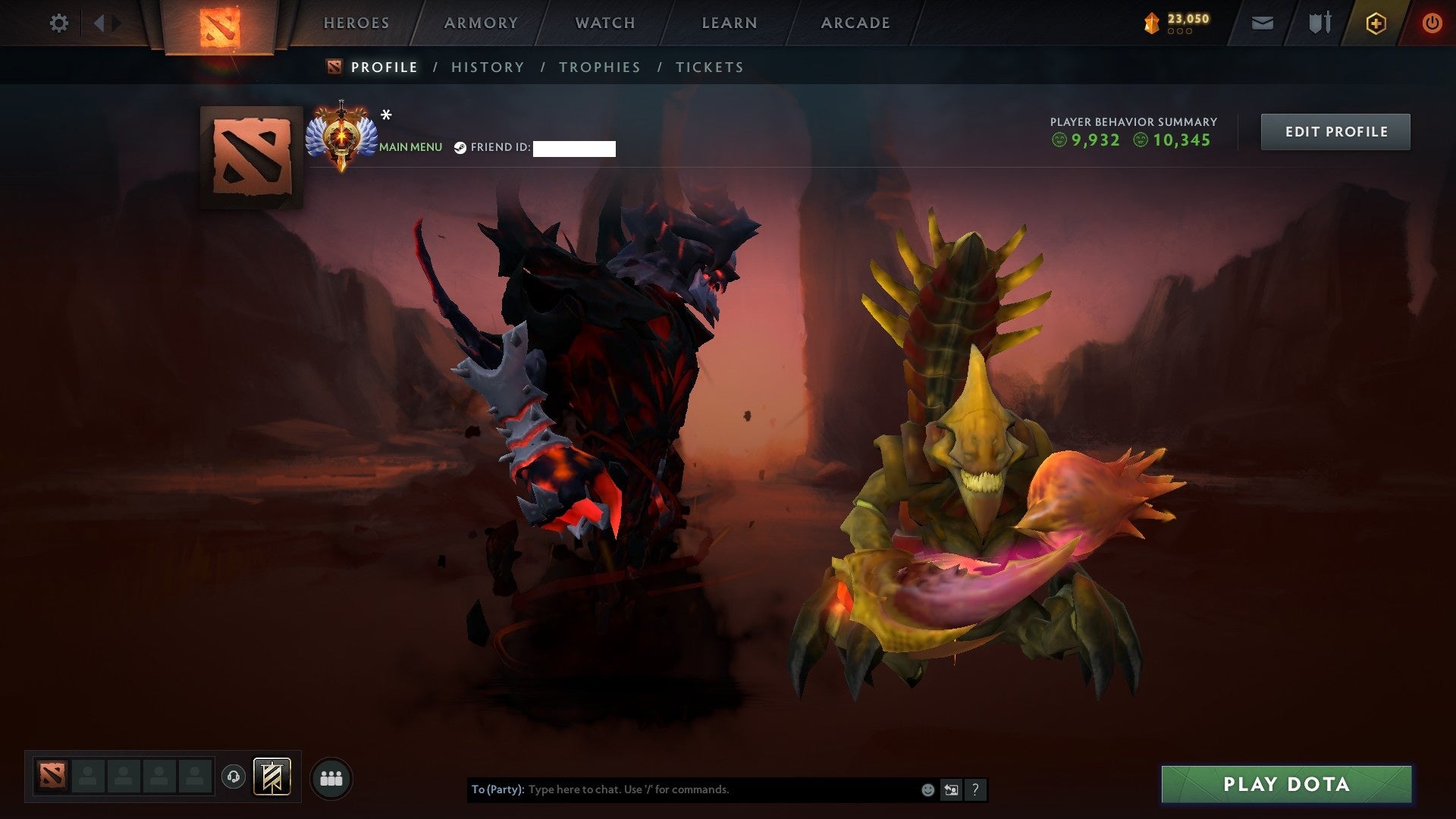Click the party chat input field

point(682,789)
